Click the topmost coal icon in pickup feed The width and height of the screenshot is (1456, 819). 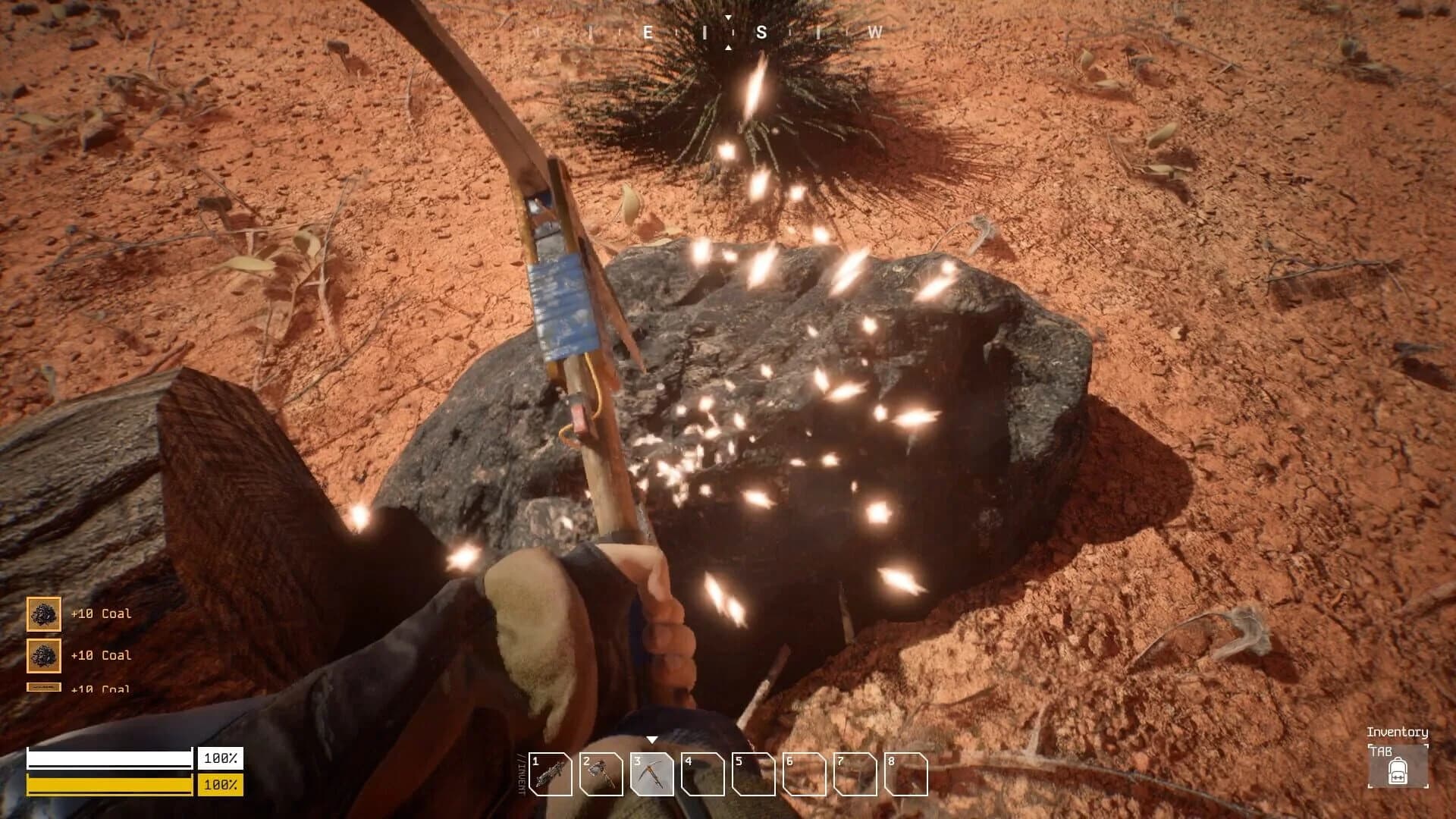click(x=43, y=615)
